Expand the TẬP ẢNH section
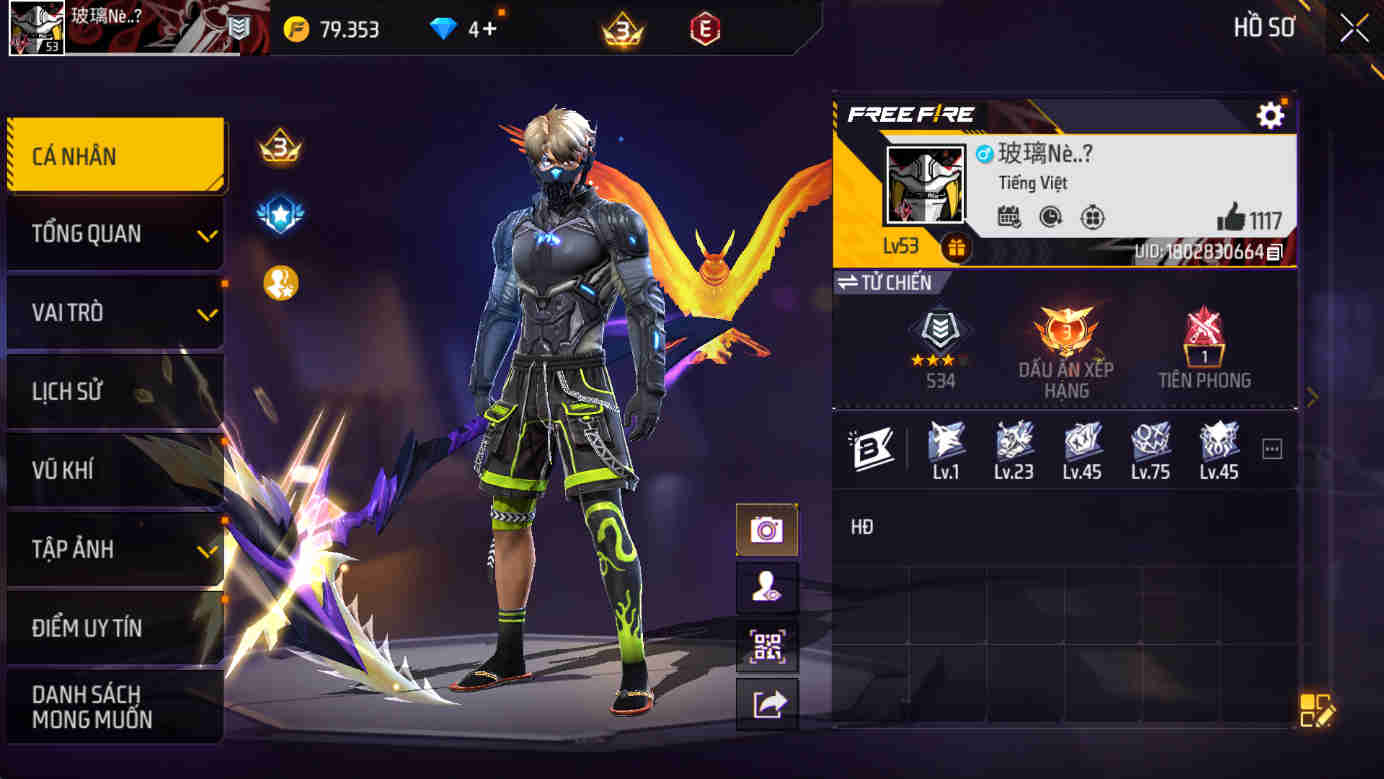The image size is (1384, 779). pos(113,548)
